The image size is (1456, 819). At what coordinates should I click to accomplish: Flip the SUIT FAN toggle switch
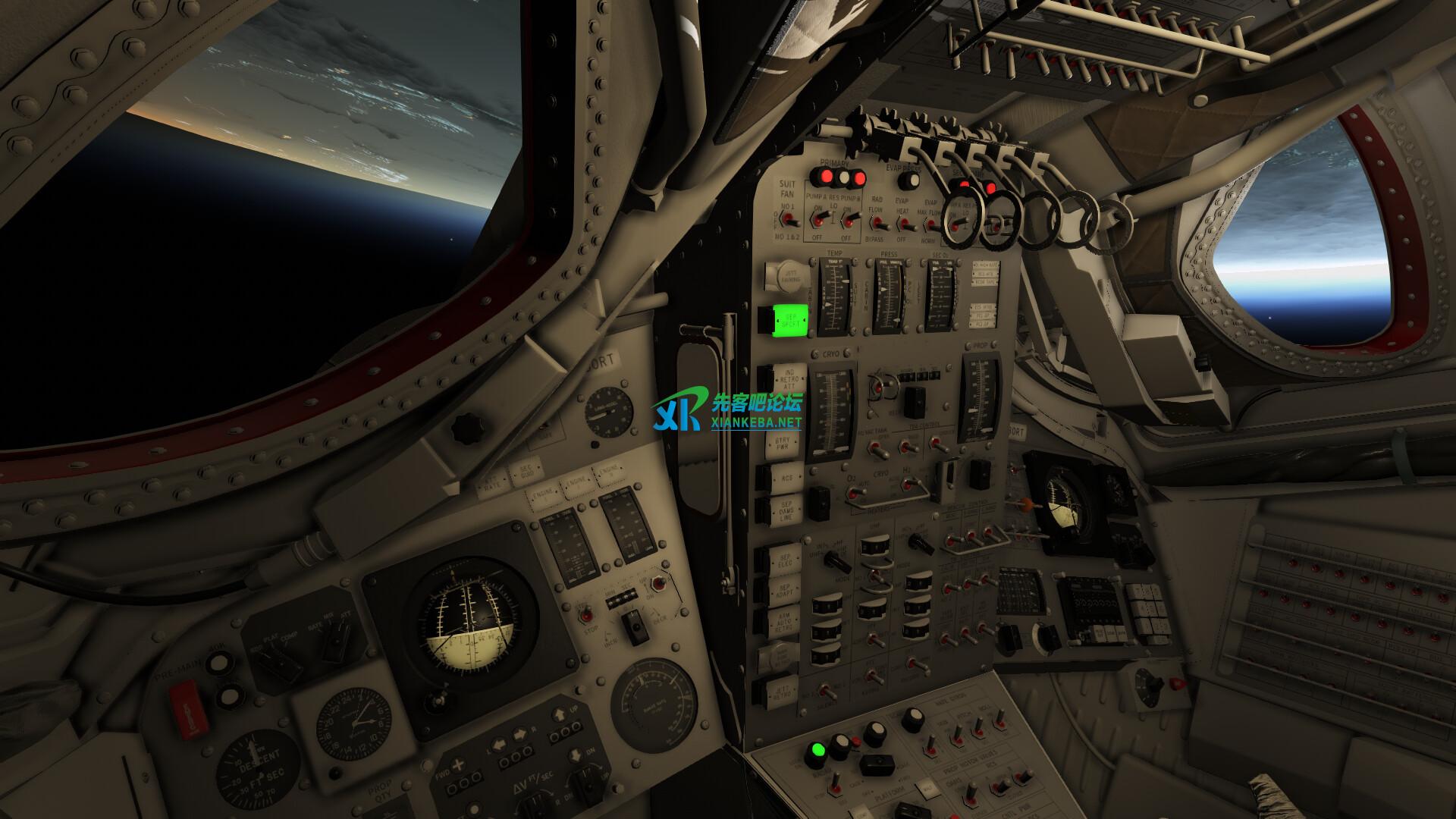(x=789, y=218)
